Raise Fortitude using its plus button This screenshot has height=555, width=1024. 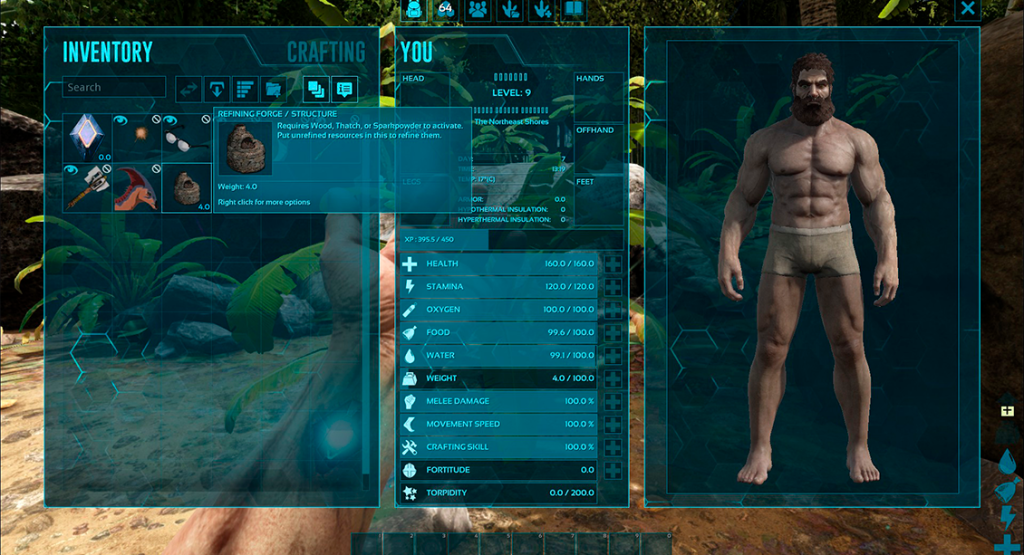pos(613,470)
